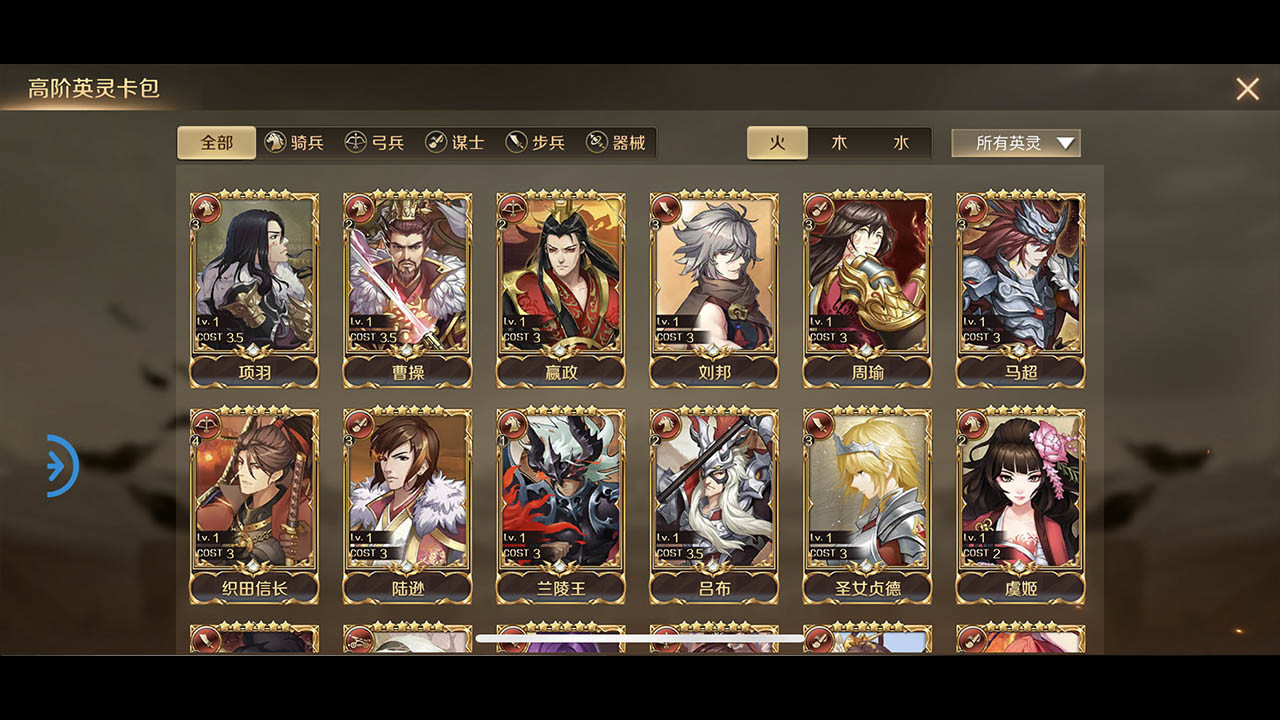This screenshot has width=1280, height=720.
Task: Switch to the 全部 tab
Action: [216, 142]
